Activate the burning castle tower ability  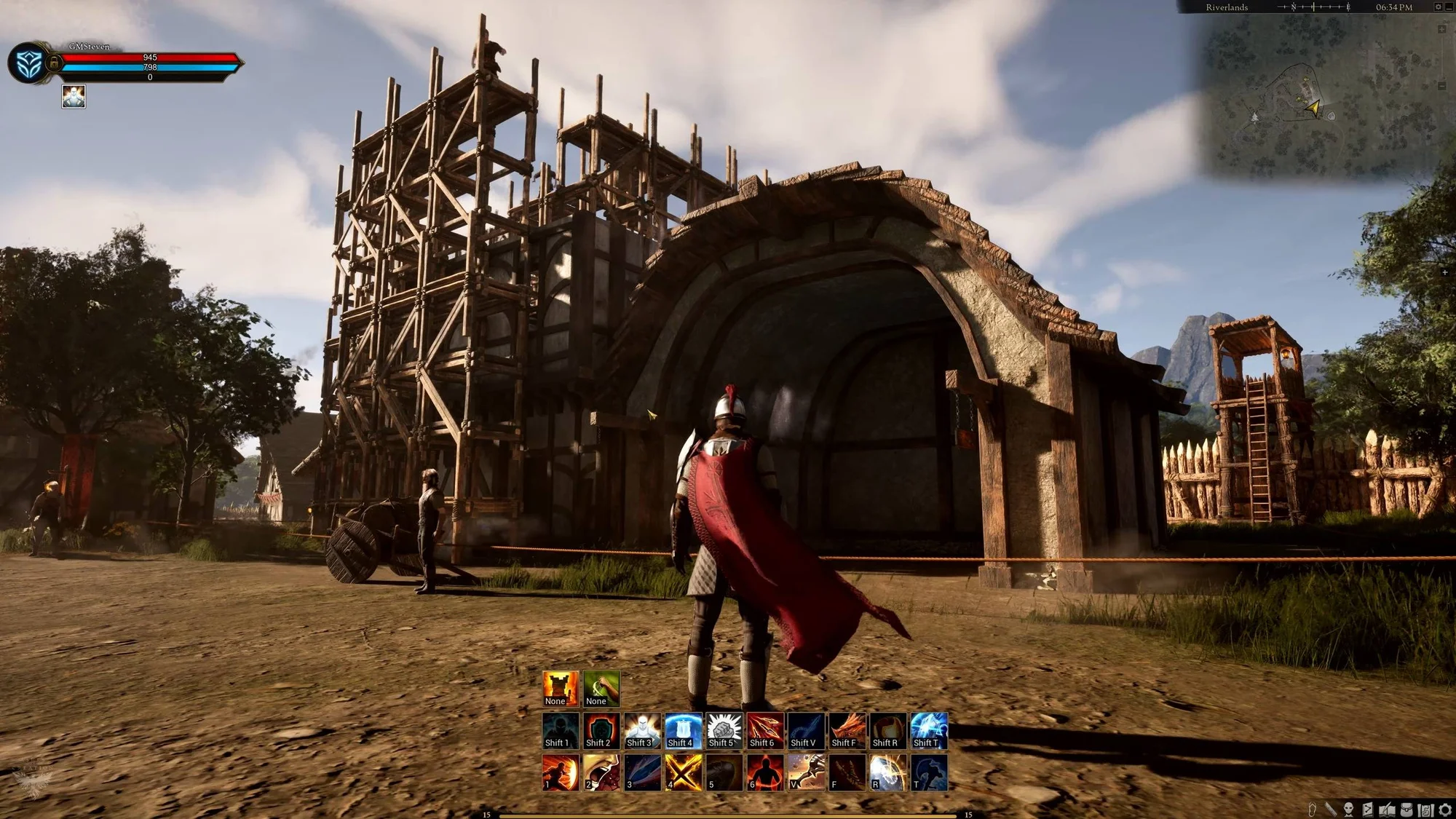pos(561,688)
